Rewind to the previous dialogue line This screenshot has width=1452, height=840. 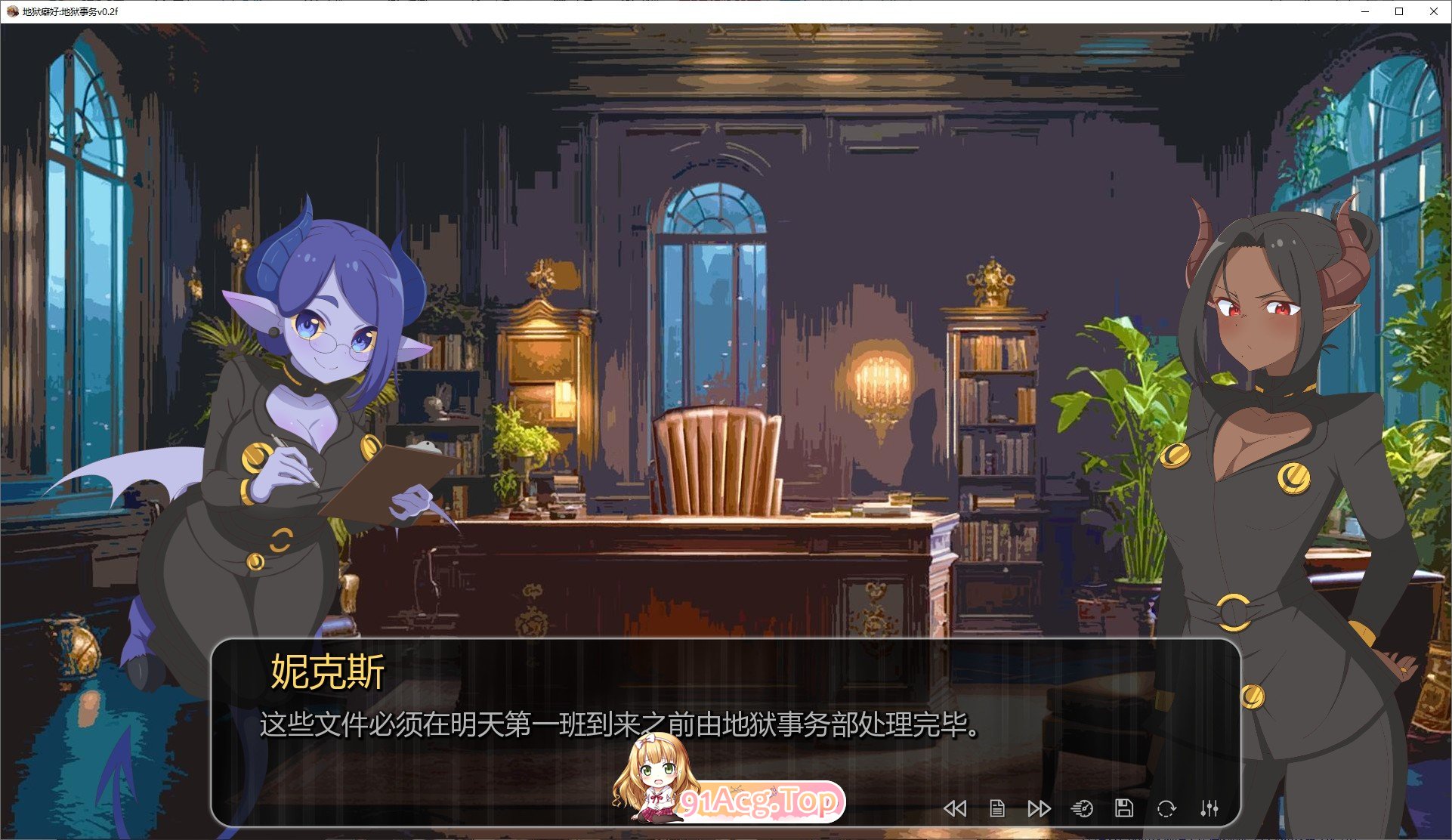point(956,808)
